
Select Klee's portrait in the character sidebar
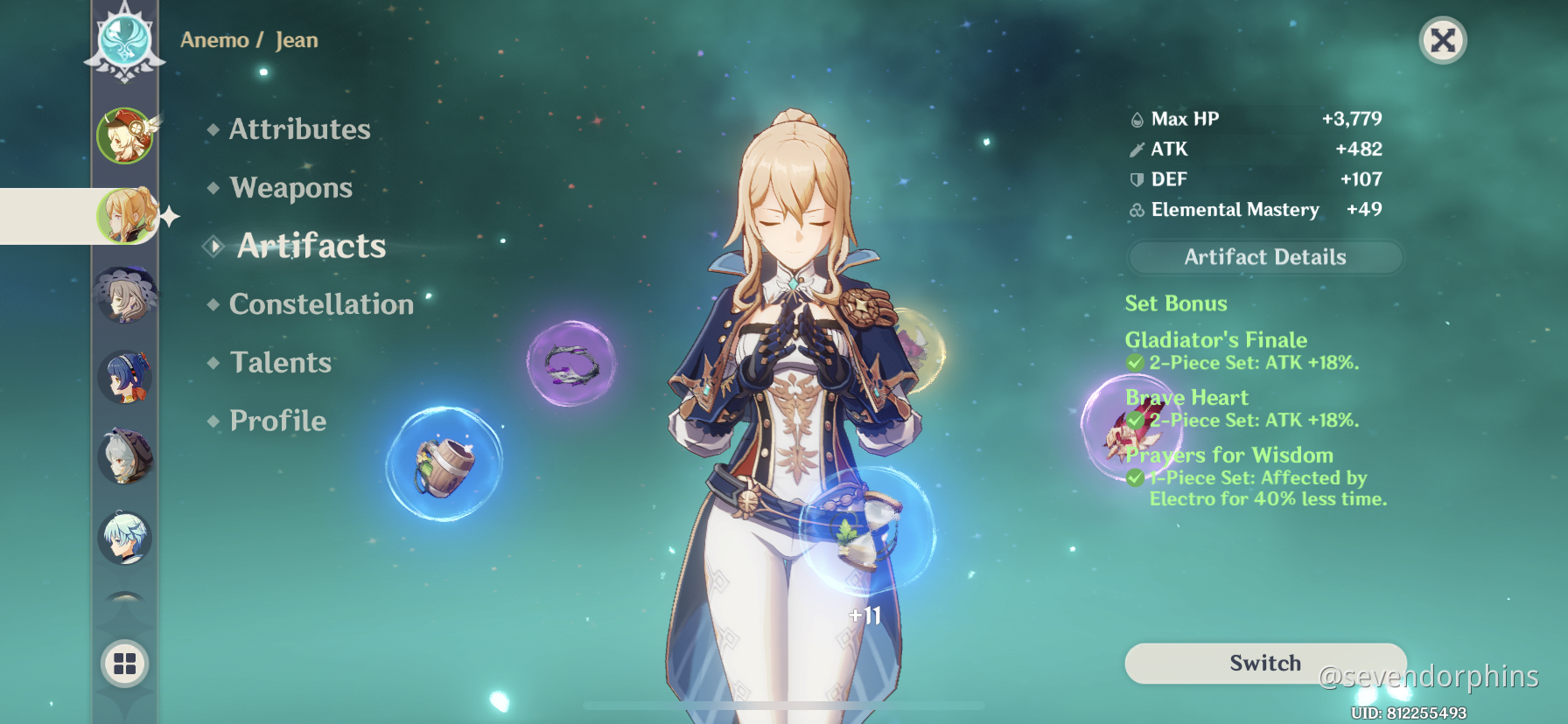(125, 136)
